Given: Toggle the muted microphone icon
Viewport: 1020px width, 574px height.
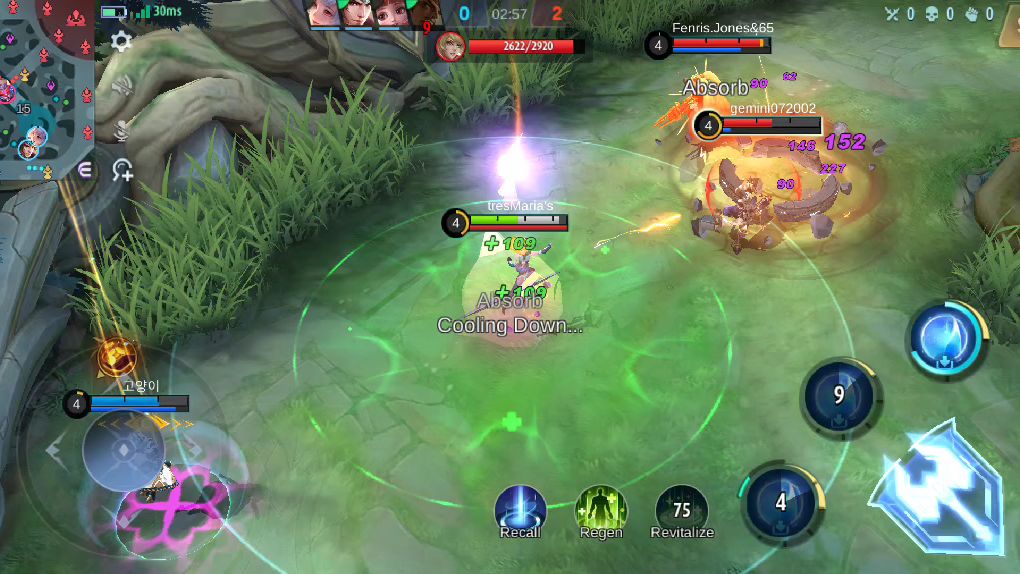Looking at the screenshot, I should click(x=122, y=129).
